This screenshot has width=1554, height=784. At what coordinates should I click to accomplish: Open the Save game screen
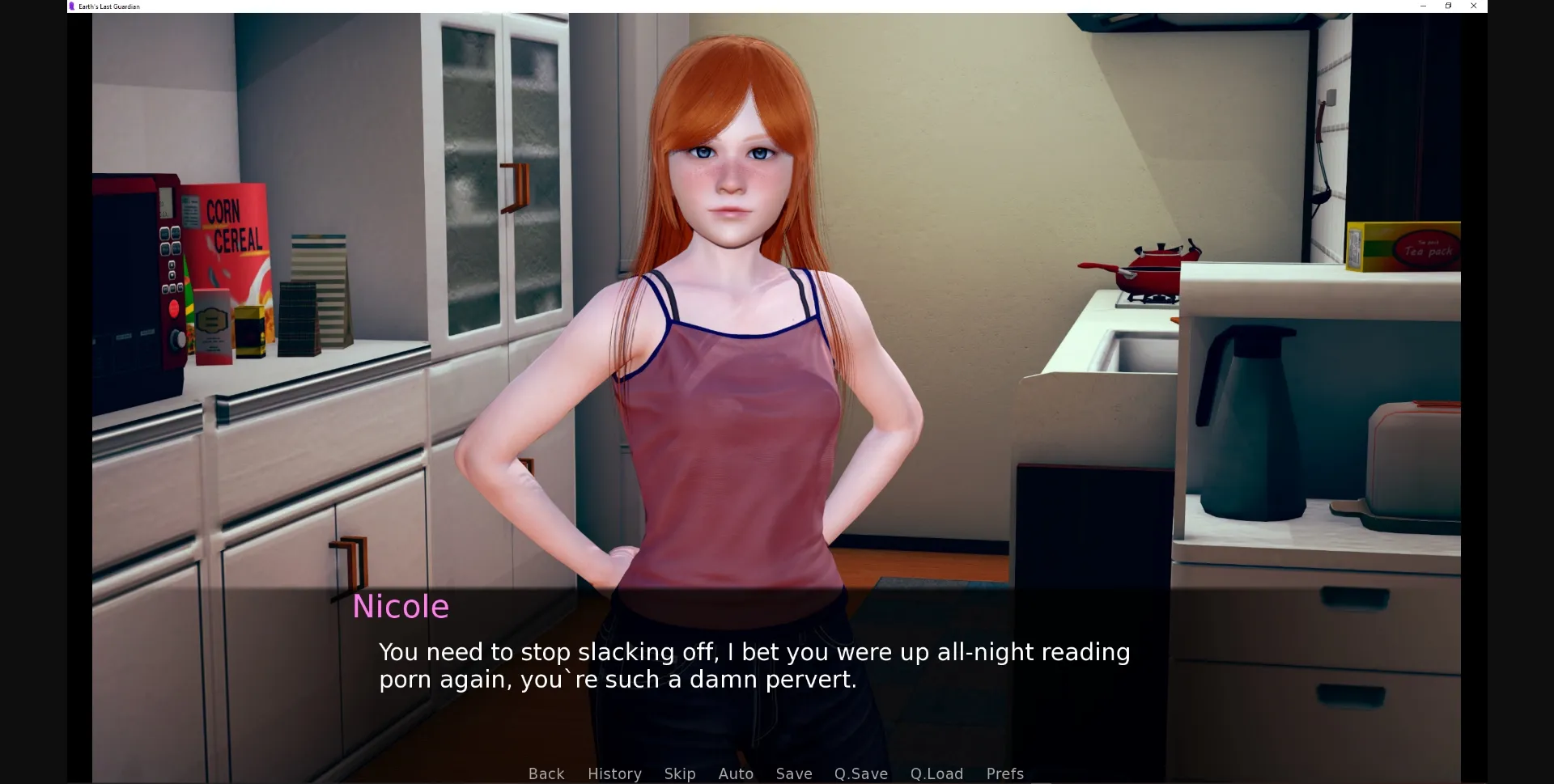794,773
